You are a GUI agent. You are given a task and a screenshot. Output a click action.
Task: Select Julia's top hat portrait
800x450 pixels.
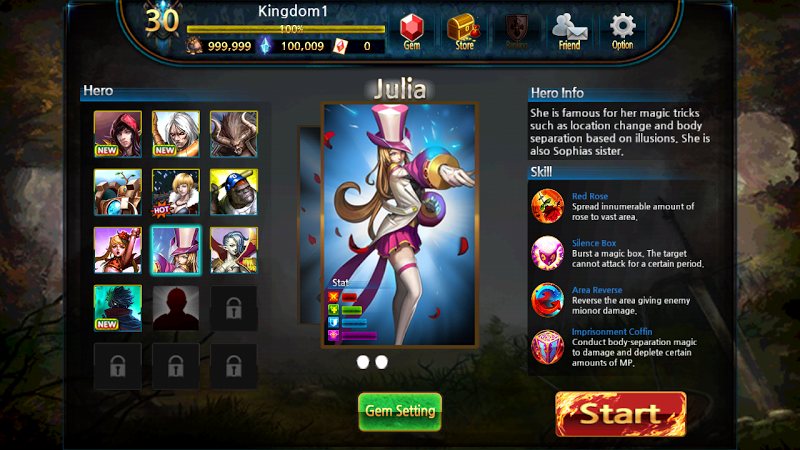[x=176, y=250]
